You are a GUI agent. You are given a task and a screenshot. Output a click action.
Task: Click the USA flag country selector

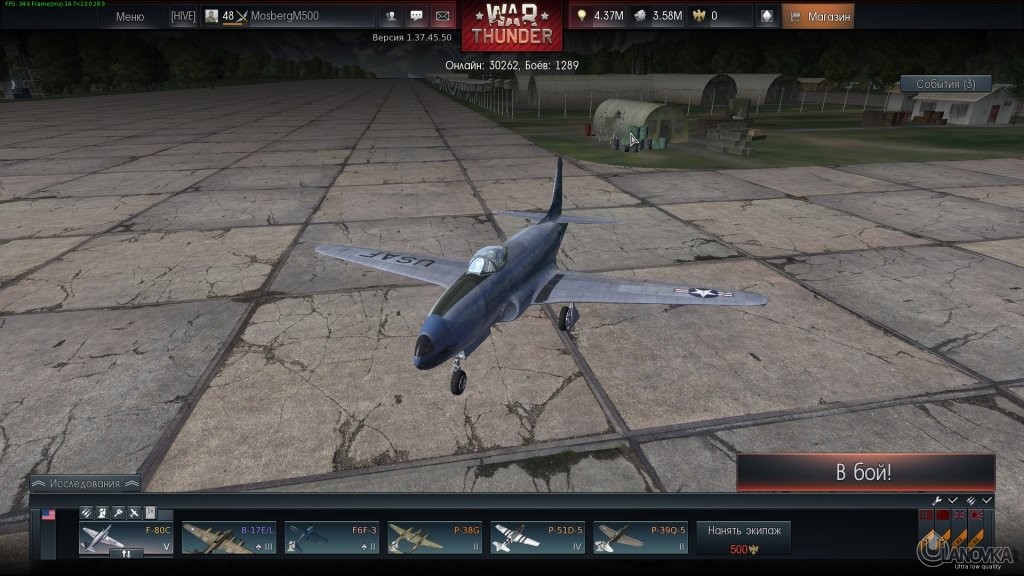click(48, 516)
